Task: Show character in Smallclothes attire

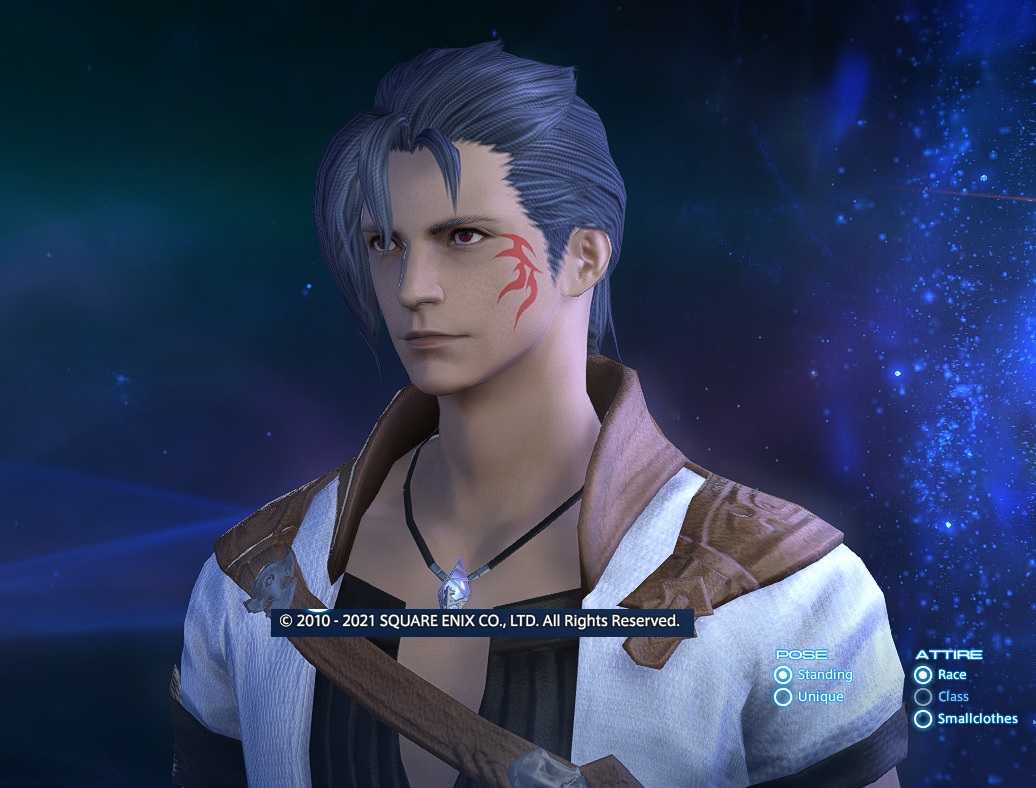Action: point(923,719)
